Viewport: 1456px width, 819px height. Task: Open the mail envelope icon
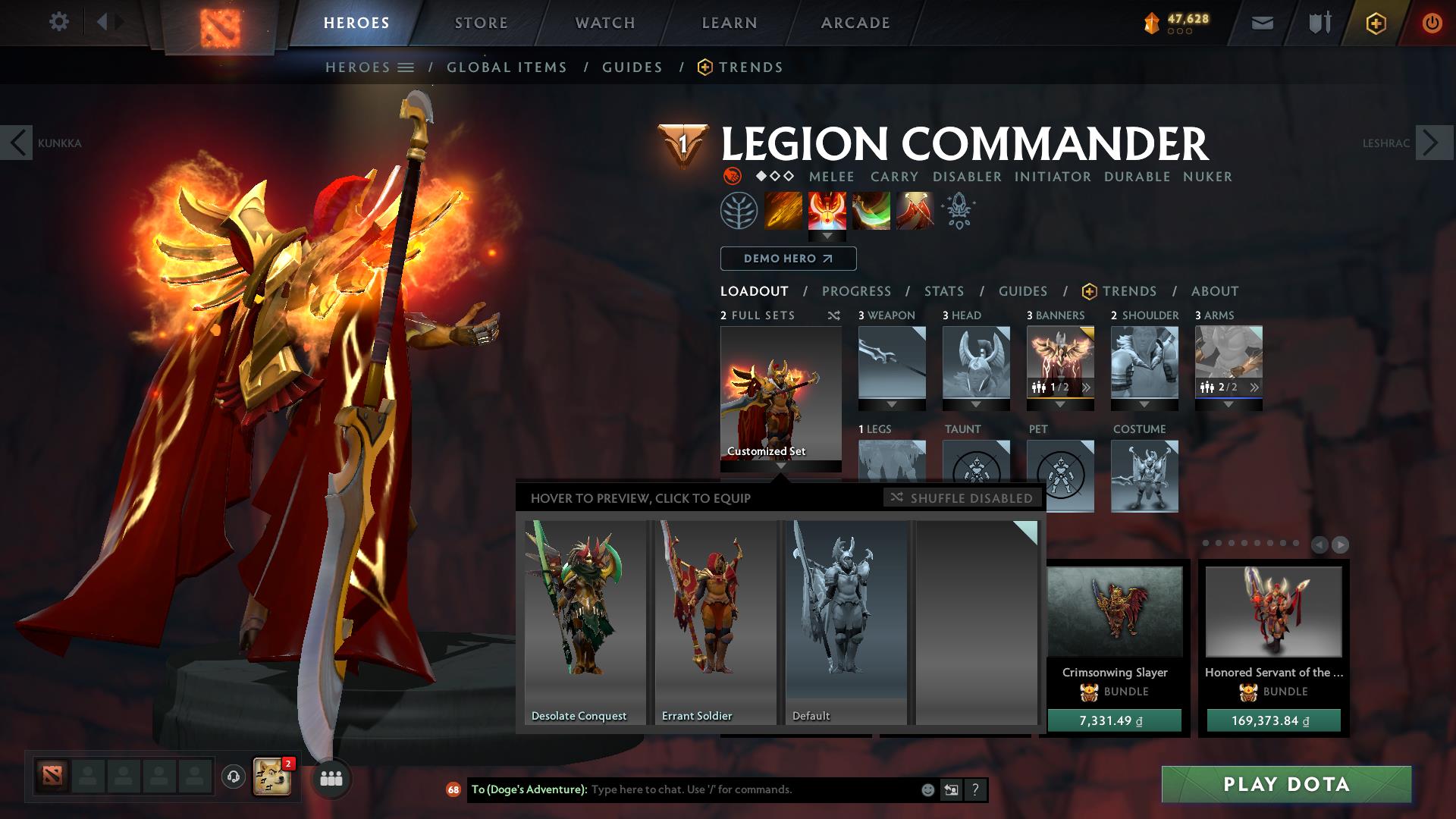[1261, 22]
